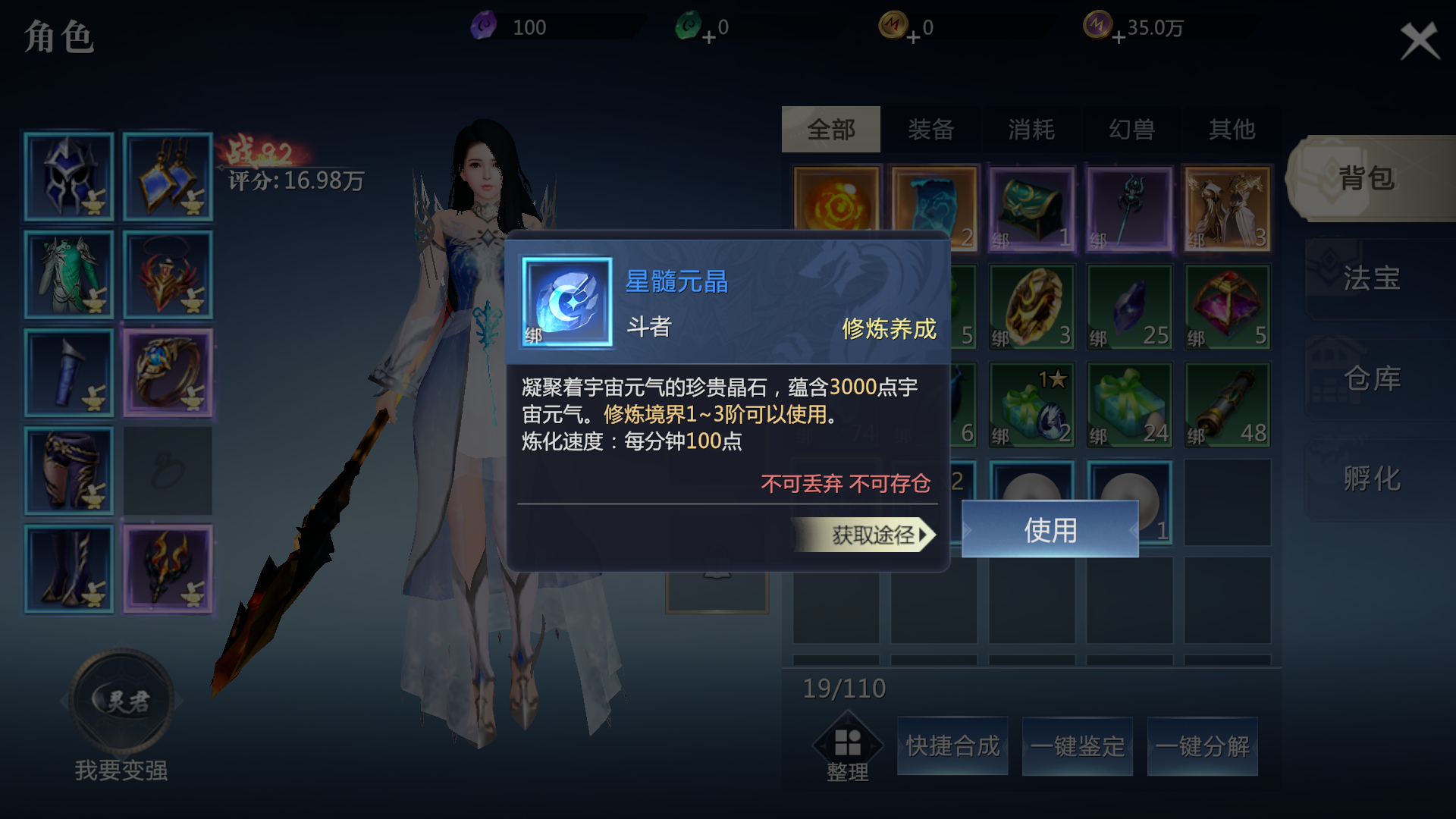Switch to the 消耗 consumables tab
The height and width of the screenshot is (819, 1456).
(1031, 130)
